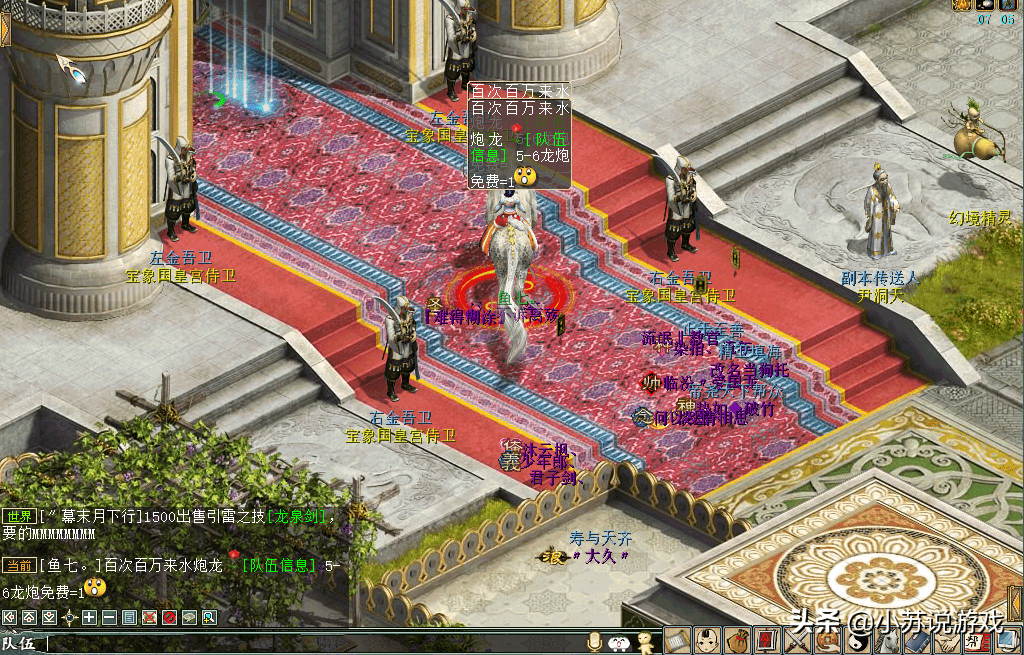Click the compass star icon in chat toolbar

click(x=70, y=617)
